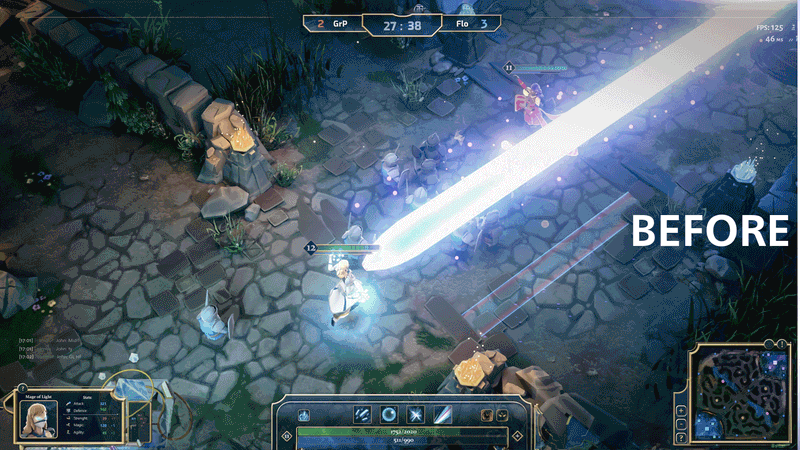Click the minimap
The image size is (800, 450).
coord(742,394)
